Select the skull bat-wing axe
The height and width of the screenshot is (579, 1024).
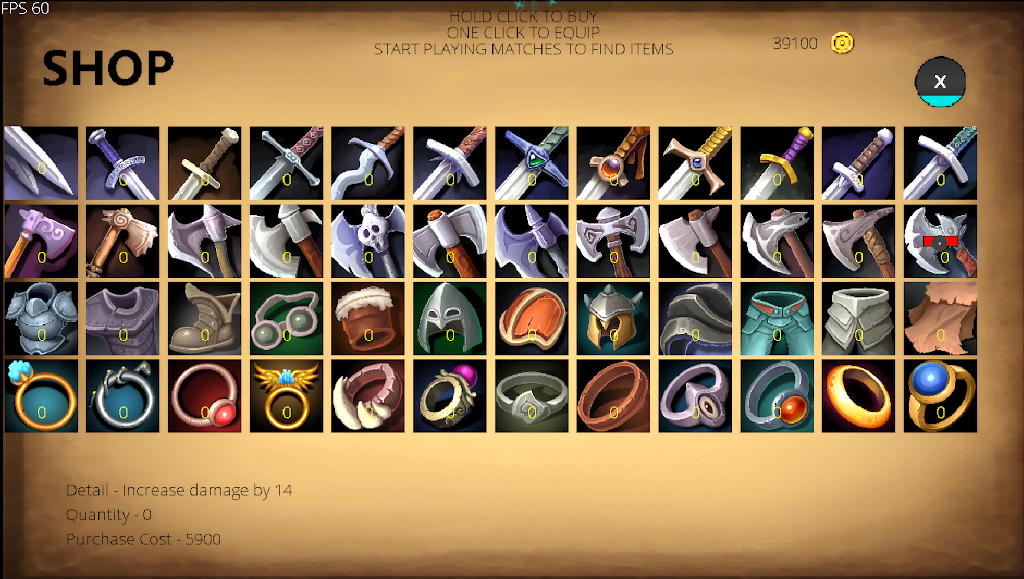pyautogui.click(x=368, y=241)
